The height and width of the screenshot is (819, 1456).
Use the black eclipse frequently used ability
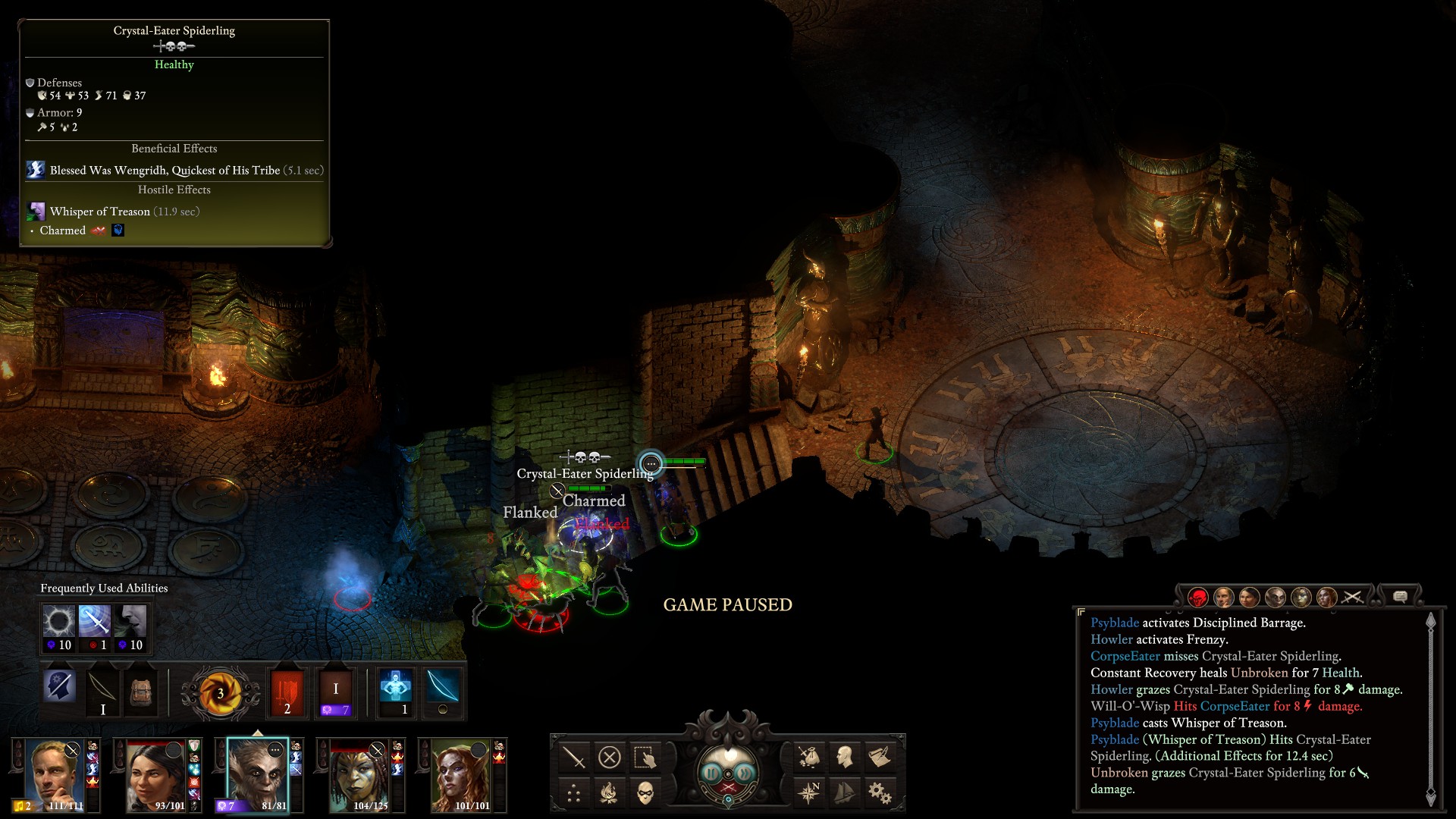pyautogui.click(x=58, y=622)
